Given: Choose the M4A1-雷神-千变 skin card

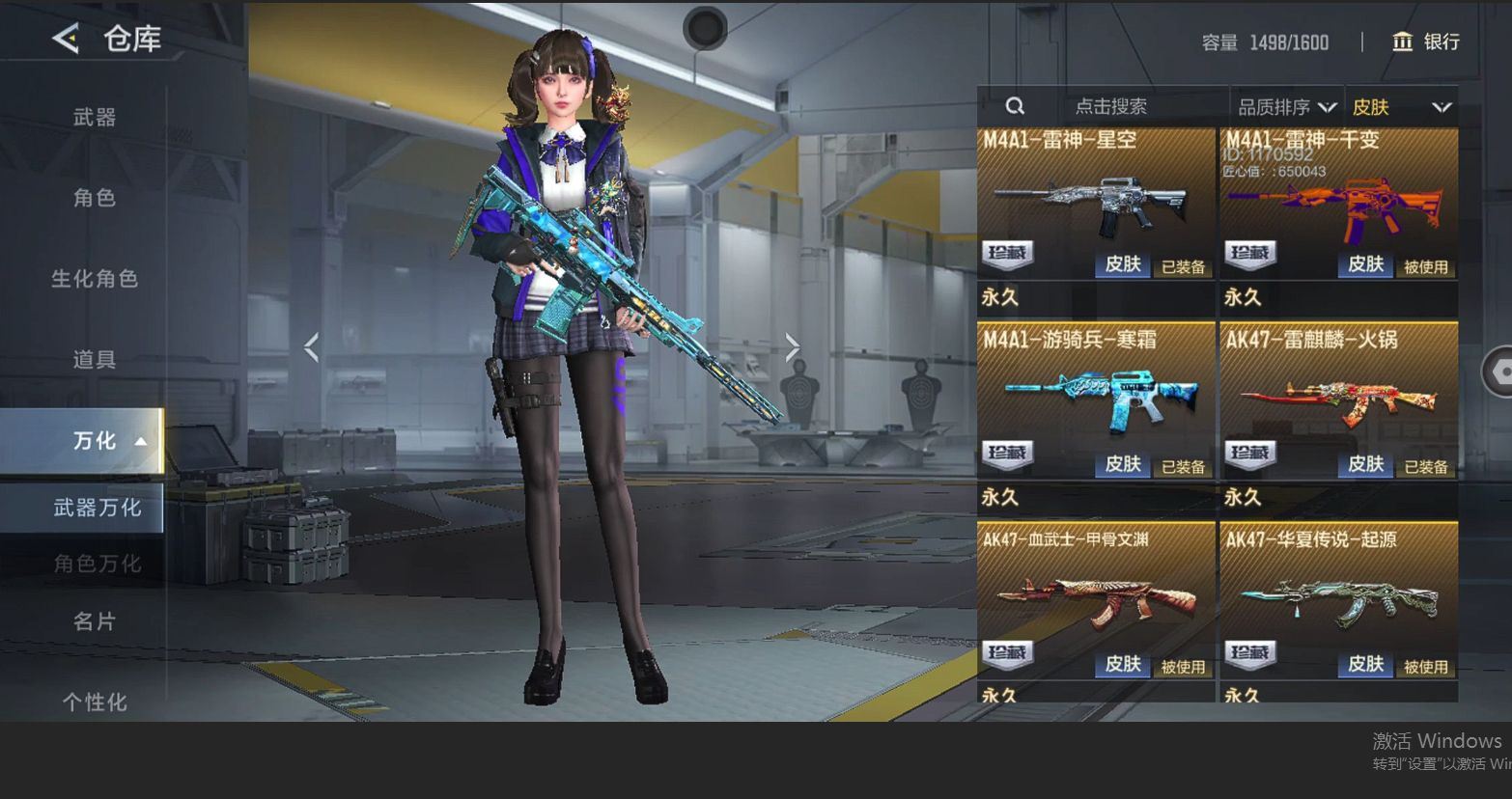Looking at the screenshot, I should (1338, 205).
